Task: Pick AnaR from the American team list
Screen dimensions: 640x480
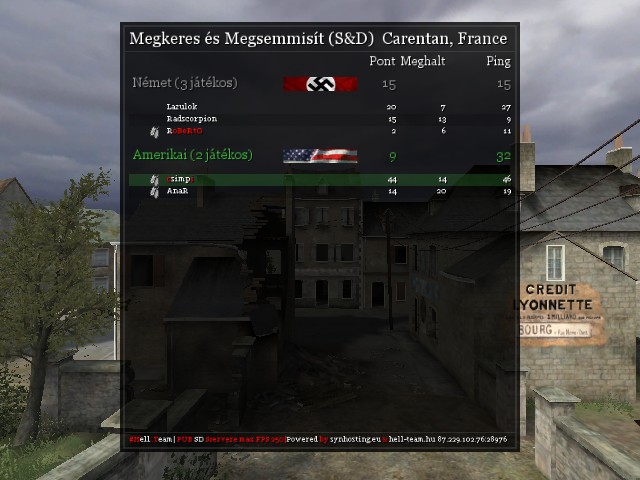Action: (x=178, y=190)
